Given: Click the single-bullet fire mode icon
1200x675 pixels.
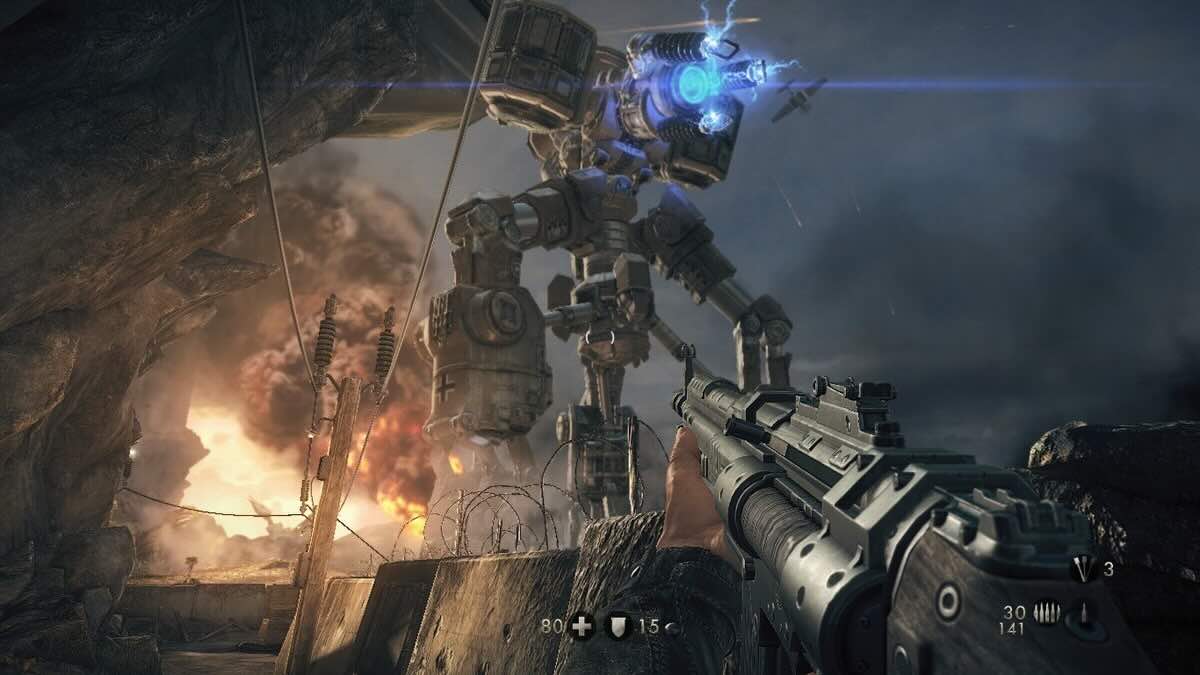Looking at the screenshot, I should point(1082,613).
